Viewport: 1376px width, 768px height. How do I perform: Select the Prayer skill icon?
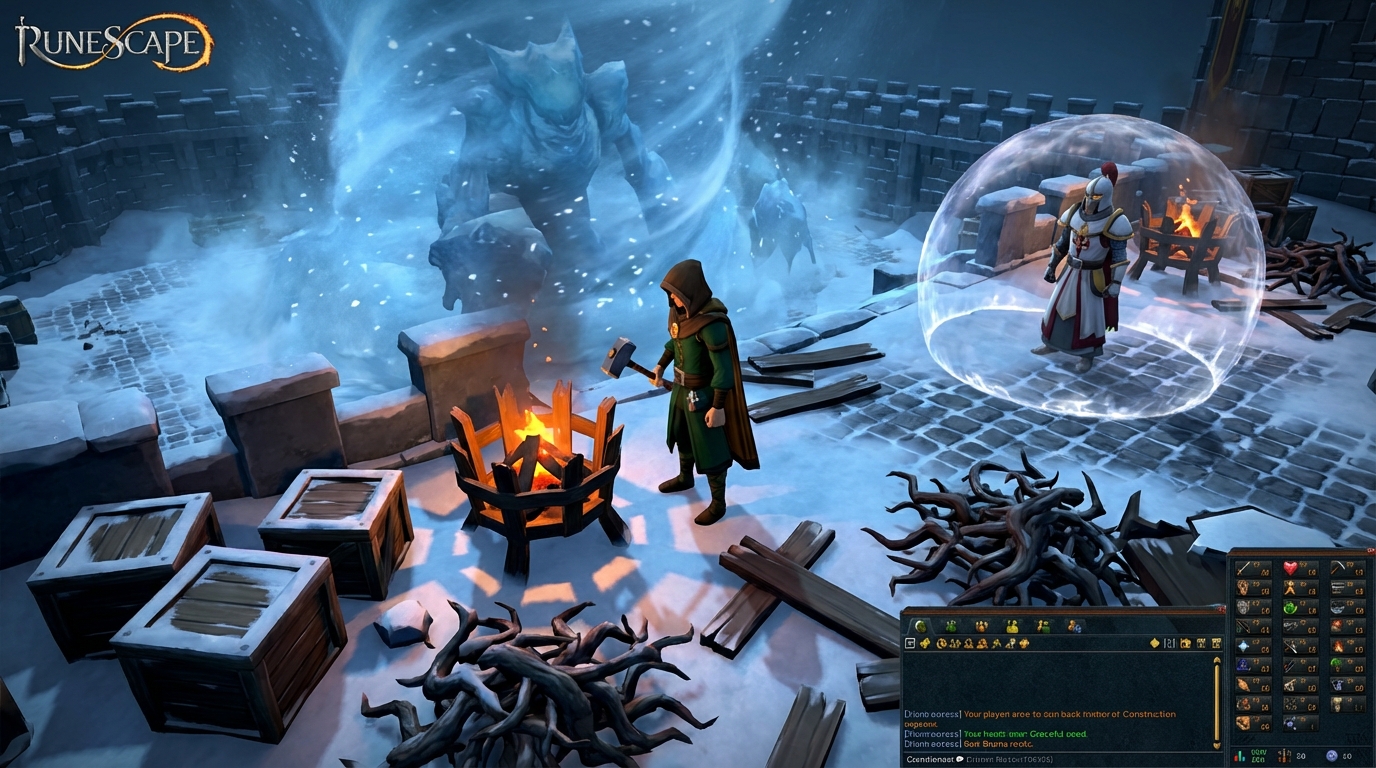1242,646
